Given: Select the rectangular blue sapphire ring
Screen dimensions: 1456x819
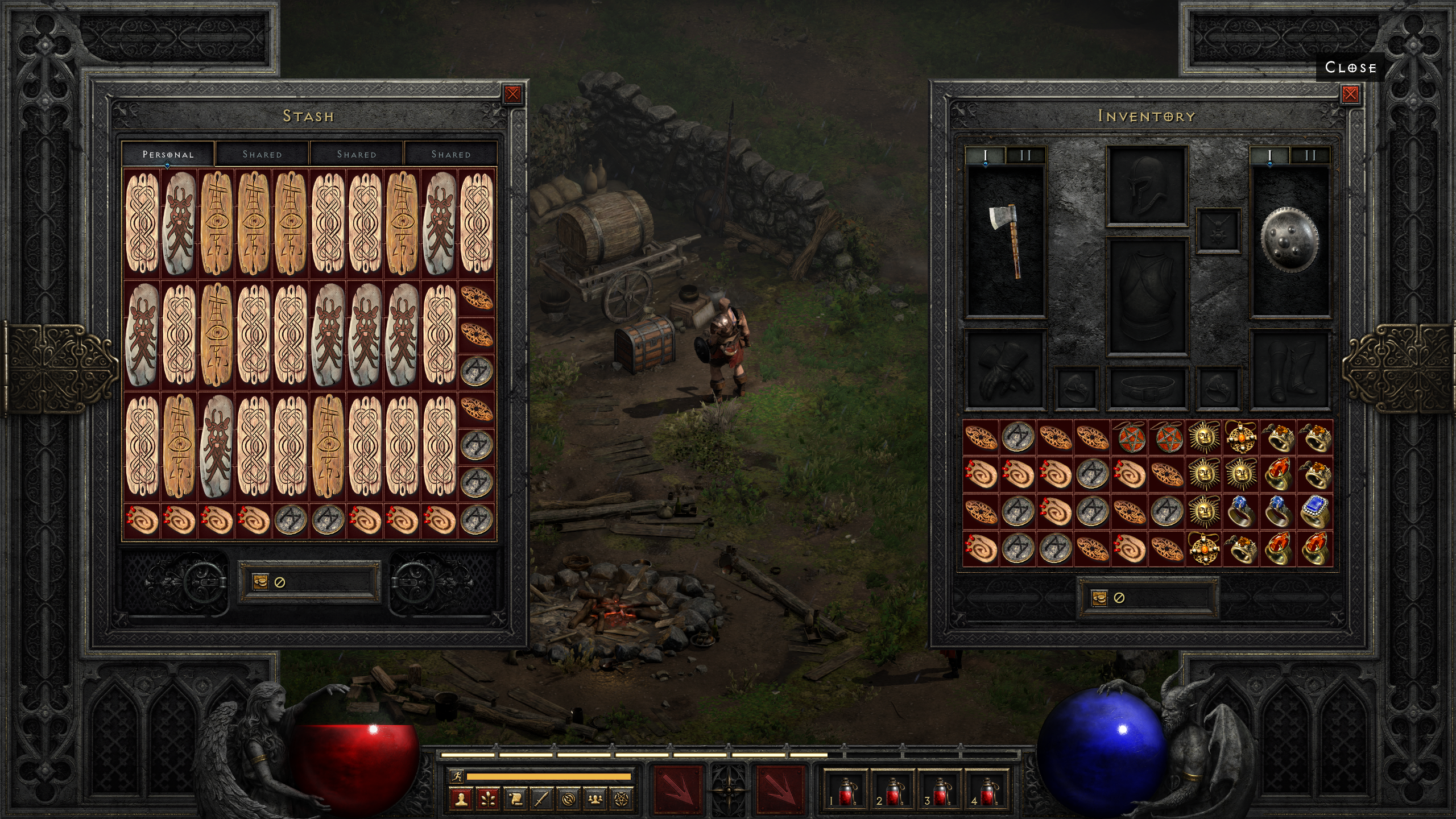Looking at the screenshot, I should pyautogui.click(x=1314, y=511).
